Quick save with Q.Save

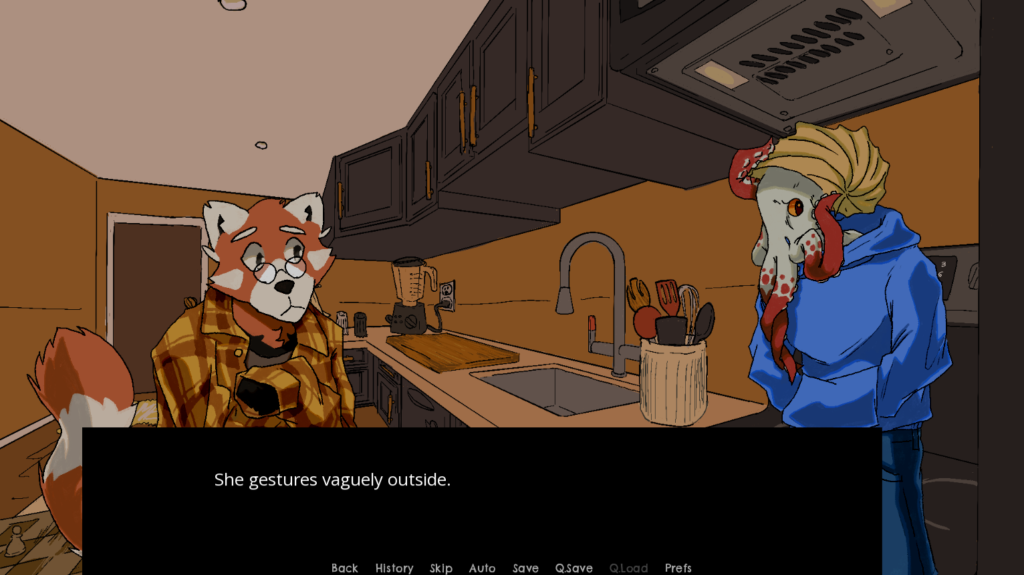point(574,568)
